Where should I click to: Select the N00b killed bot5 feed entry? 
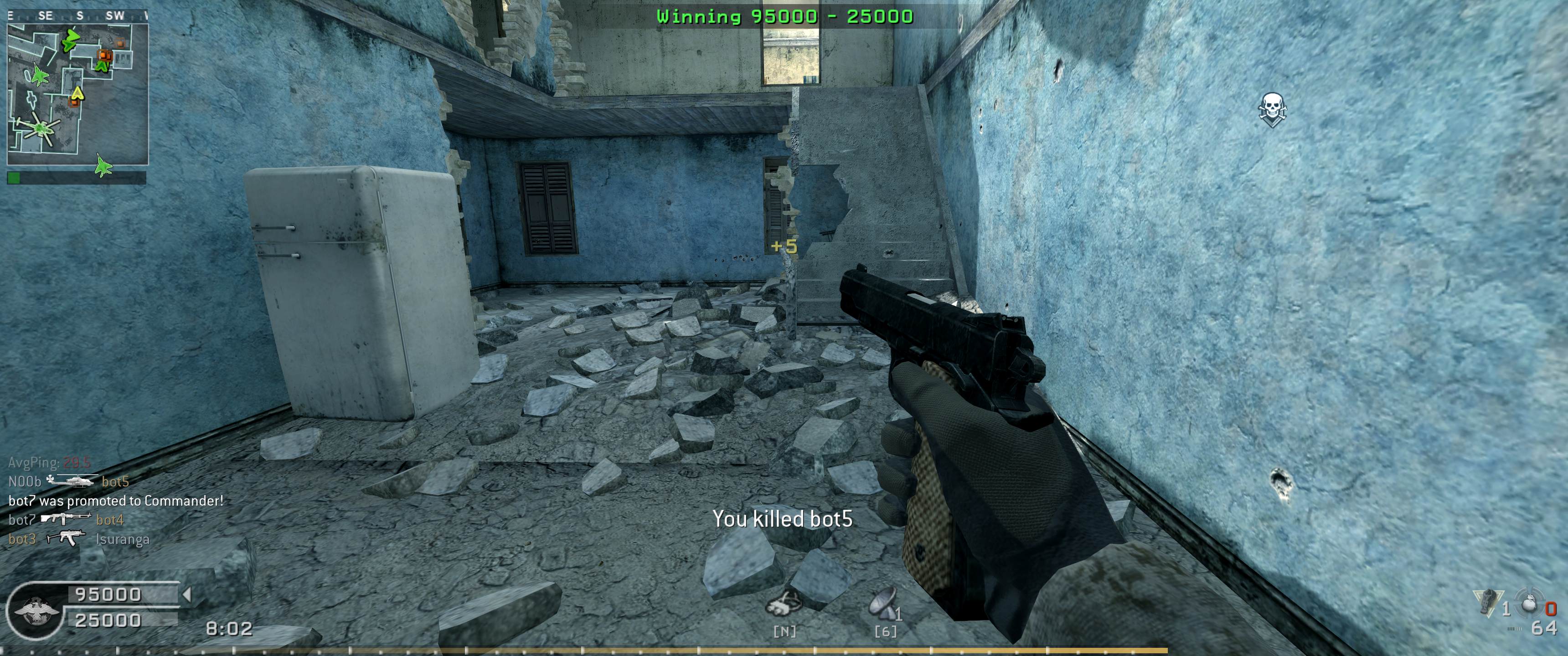point(69,482)
